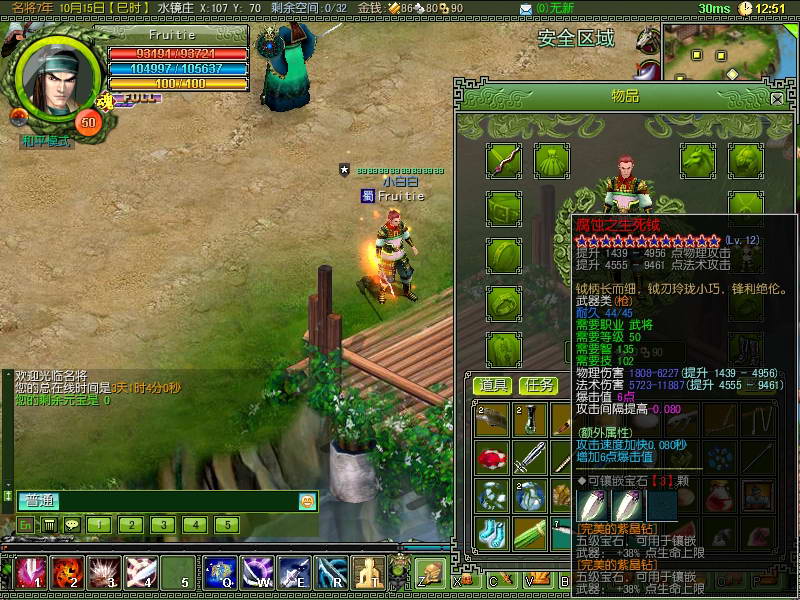Select the bow equipment slot
The height and width of the screenshot is (600, 800).
point(504,160)
